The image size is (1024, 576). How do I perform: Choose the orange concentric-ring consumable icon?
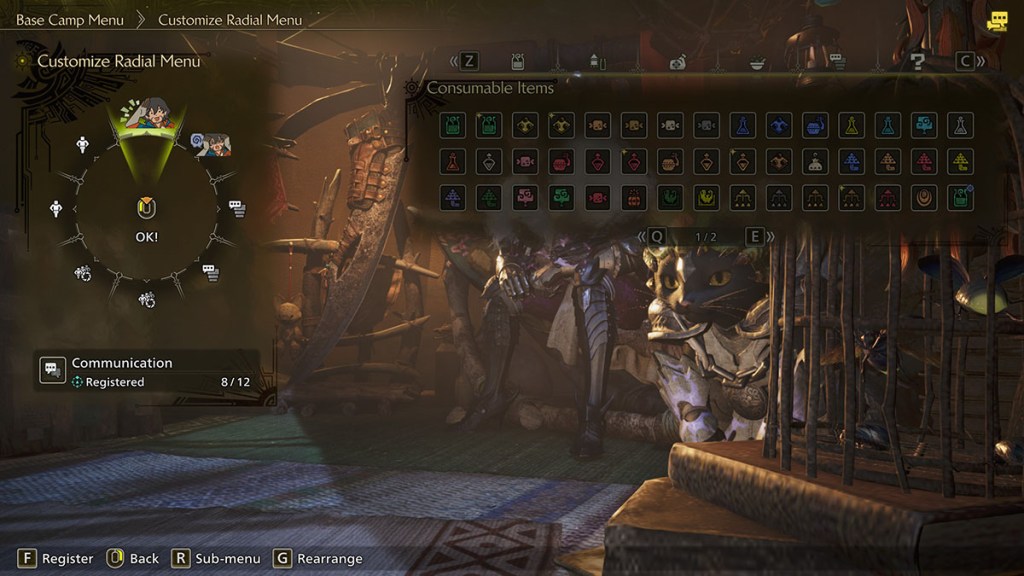pos(923,197)
